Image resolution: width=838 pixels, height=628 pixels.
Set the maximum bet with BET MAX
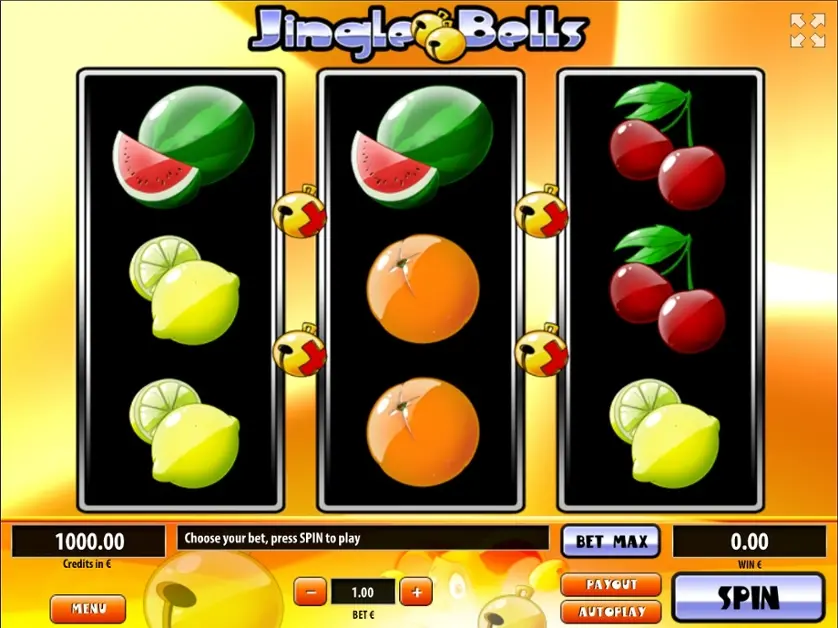[611, 542]
